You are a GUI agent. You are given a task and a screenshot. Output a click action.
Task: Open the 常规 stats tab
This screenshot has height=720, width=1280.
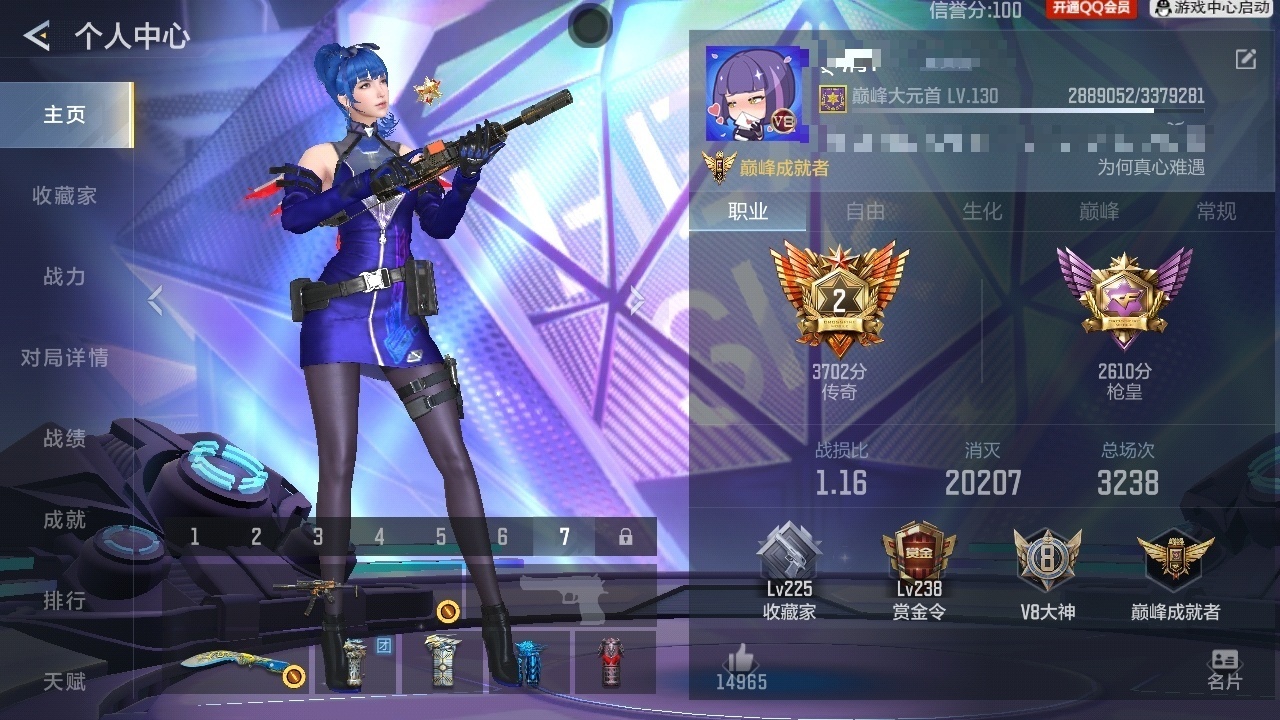coord(1216,212)
